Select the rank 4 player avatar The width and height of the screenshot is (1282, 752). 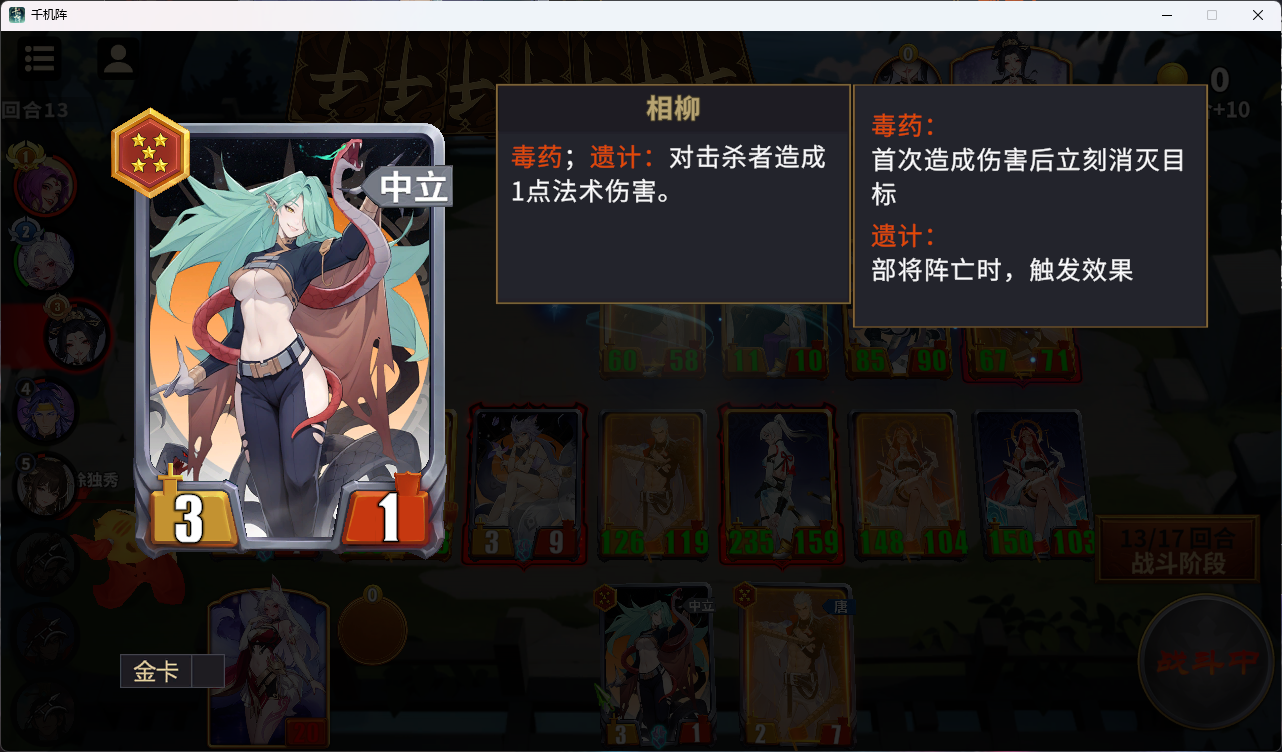click(46, 411)
